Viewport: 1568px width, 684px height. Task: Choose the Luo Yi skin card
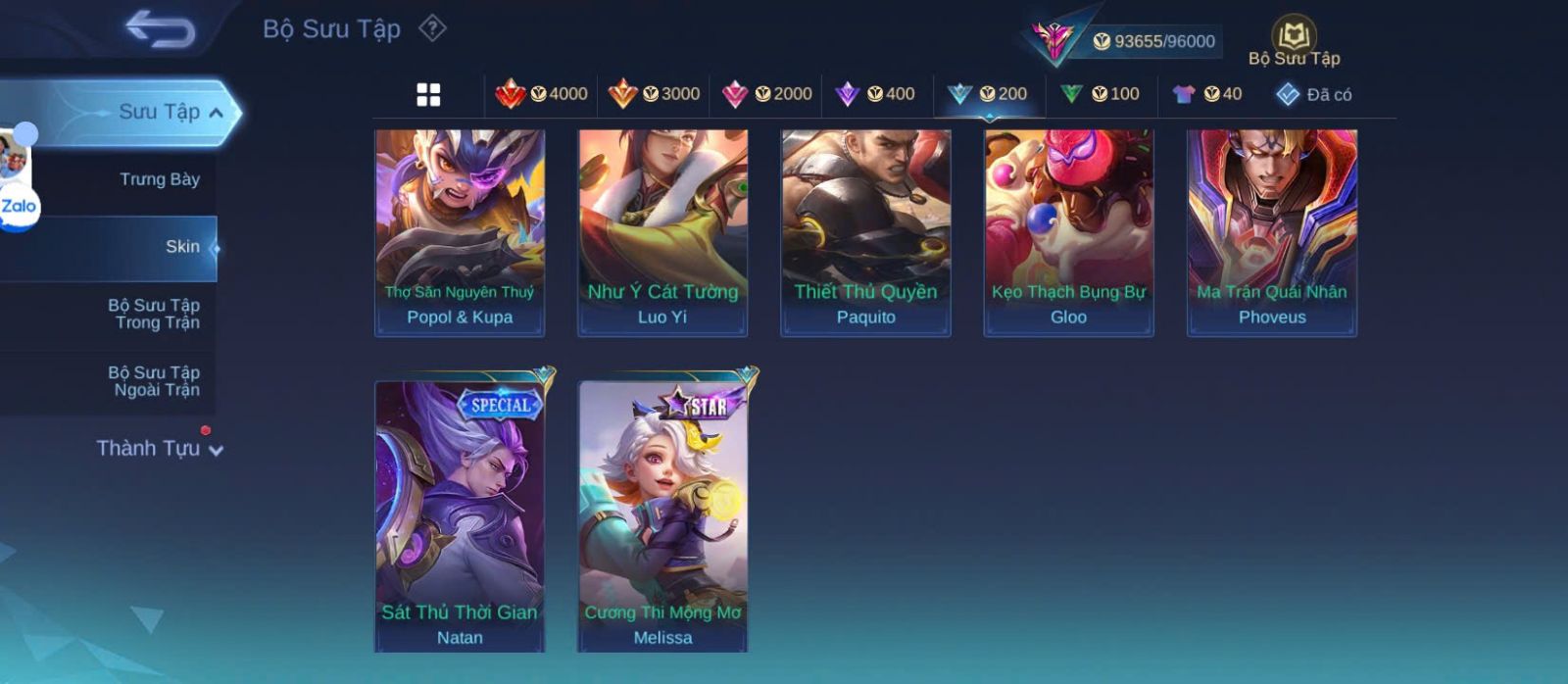pos(662,232)
